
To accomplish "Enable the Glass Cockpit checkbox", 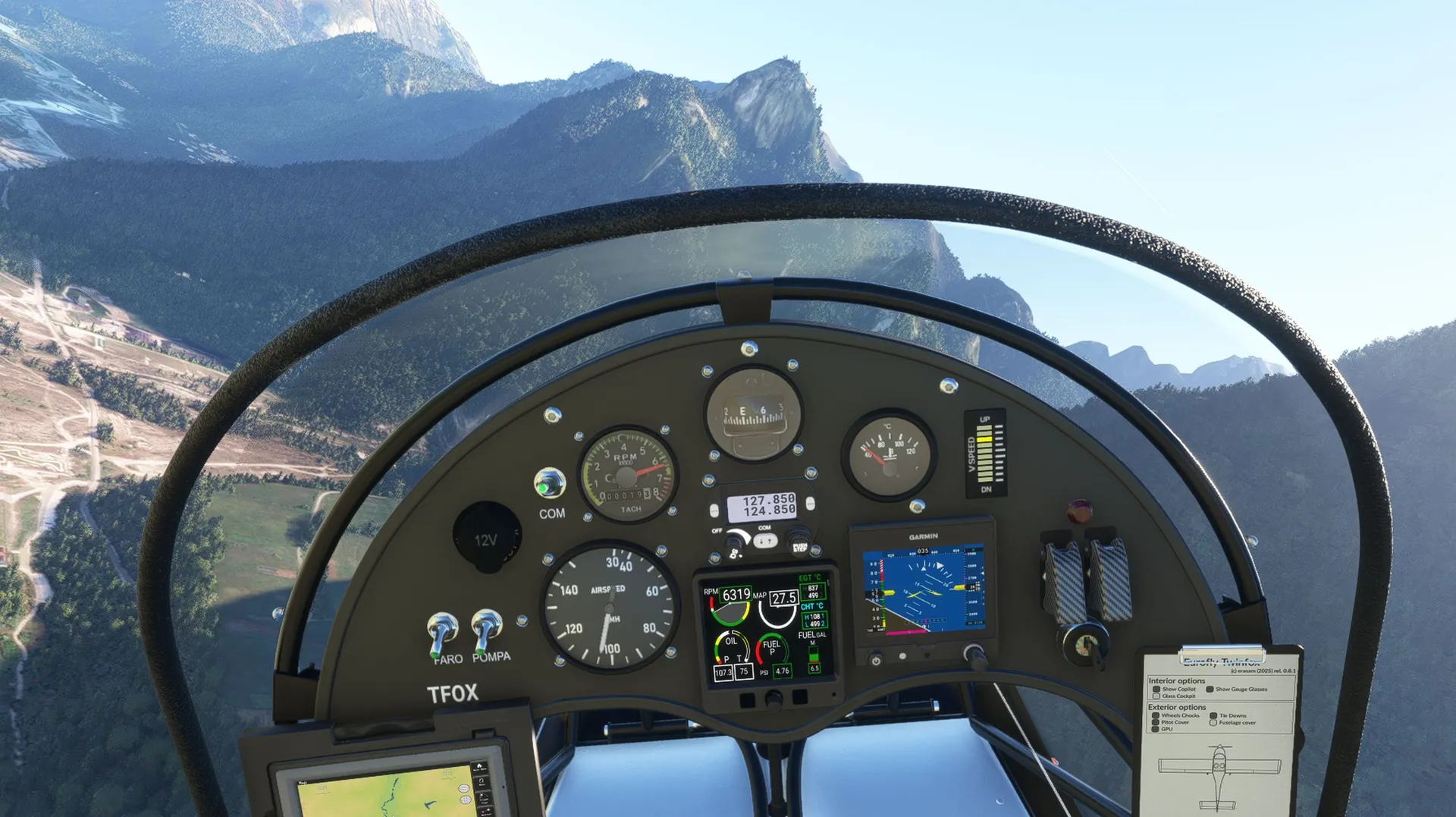I will click(1156, 696).
